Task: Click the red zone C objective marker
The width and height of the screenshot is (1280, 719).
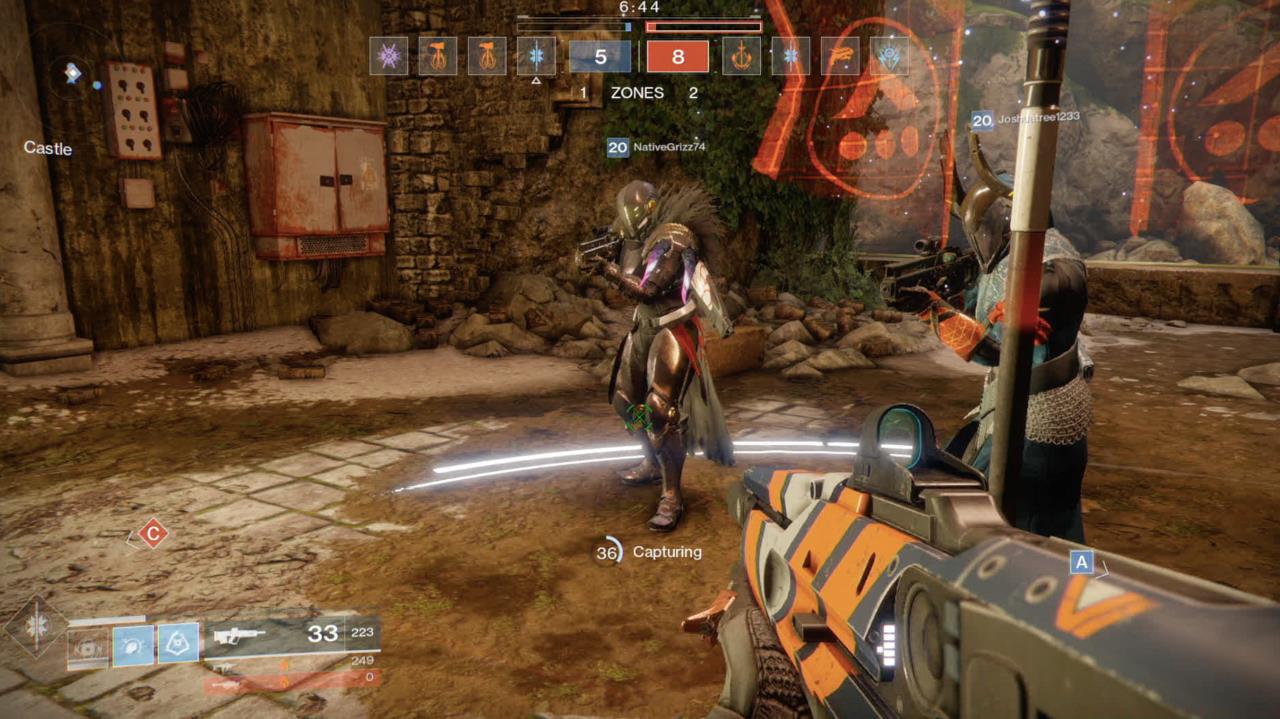Action: click(x=152, y=534)
